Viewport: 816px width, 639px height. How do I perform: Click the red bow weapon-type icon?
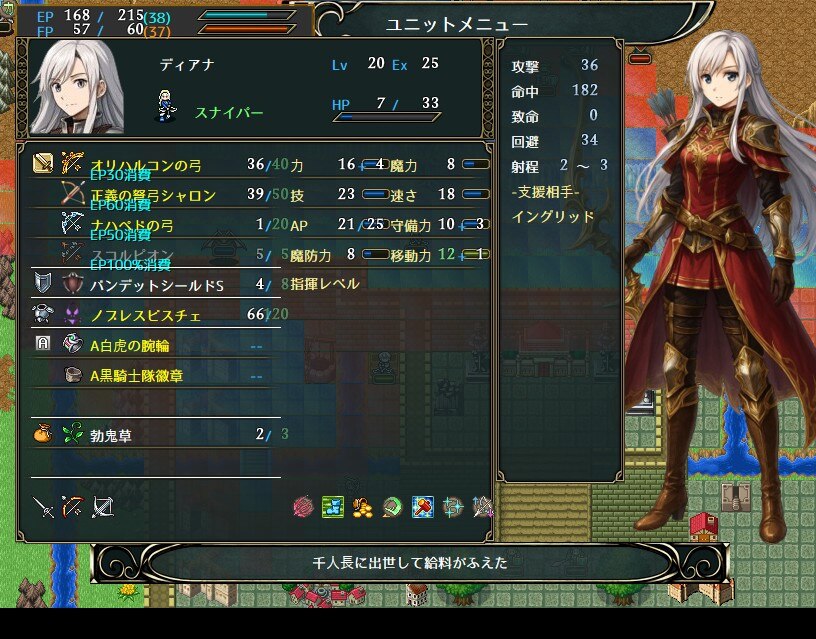tap(72, 508)
